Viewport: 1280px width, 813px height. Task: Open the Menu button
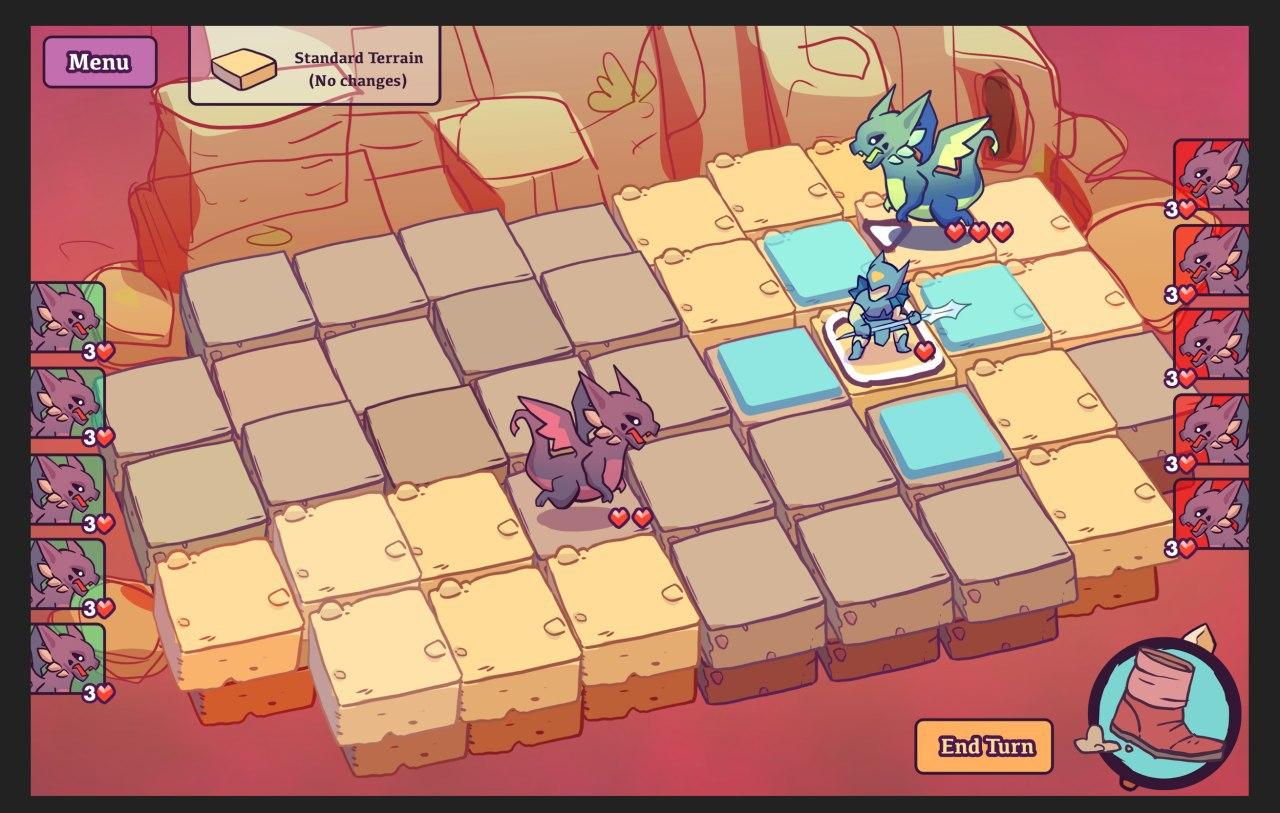point(99,62)
